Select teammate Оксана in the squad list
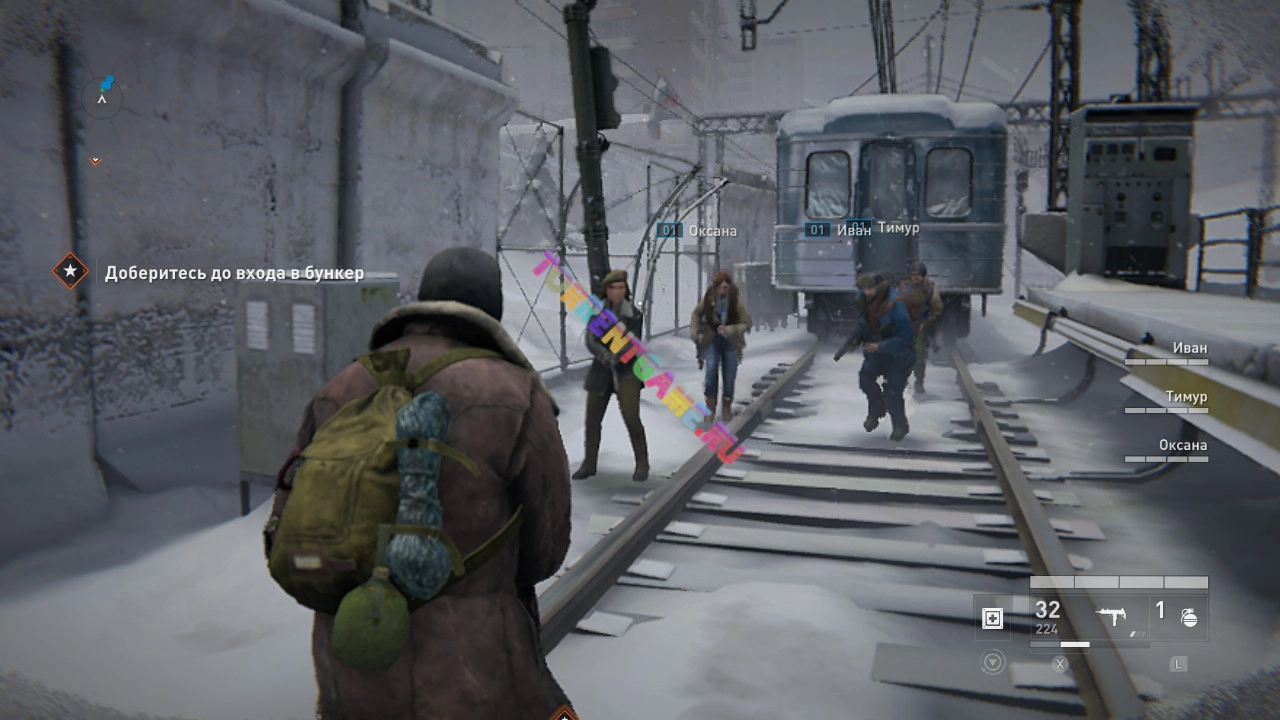 [1182, 445]
